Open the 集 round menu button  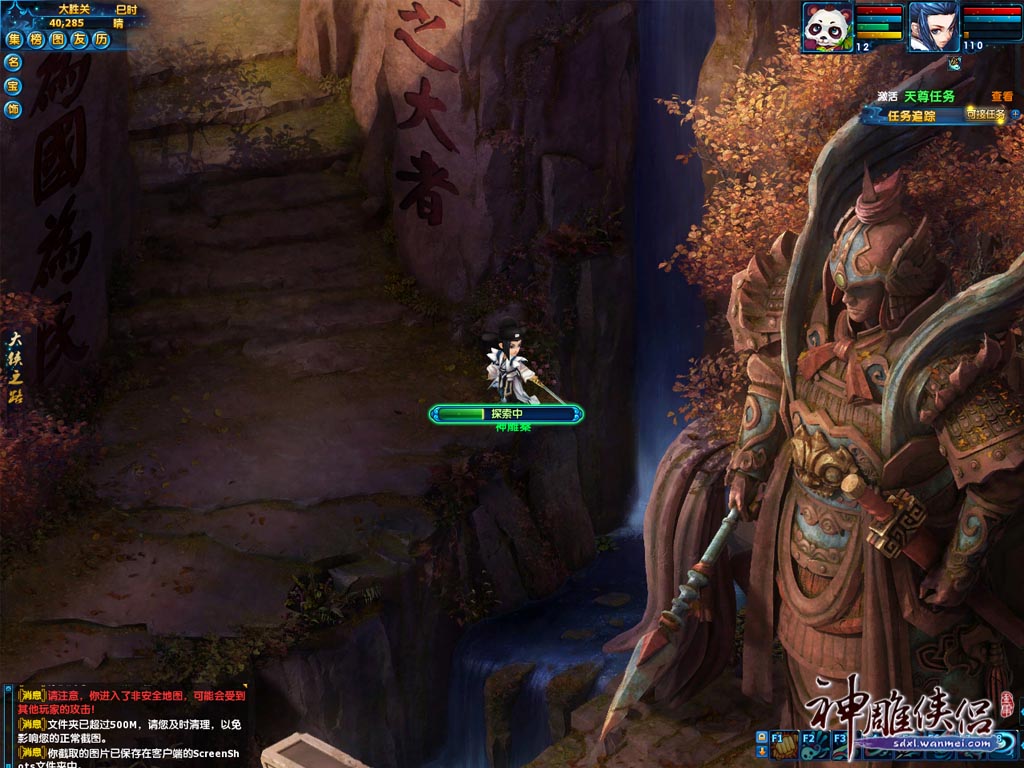14,40
